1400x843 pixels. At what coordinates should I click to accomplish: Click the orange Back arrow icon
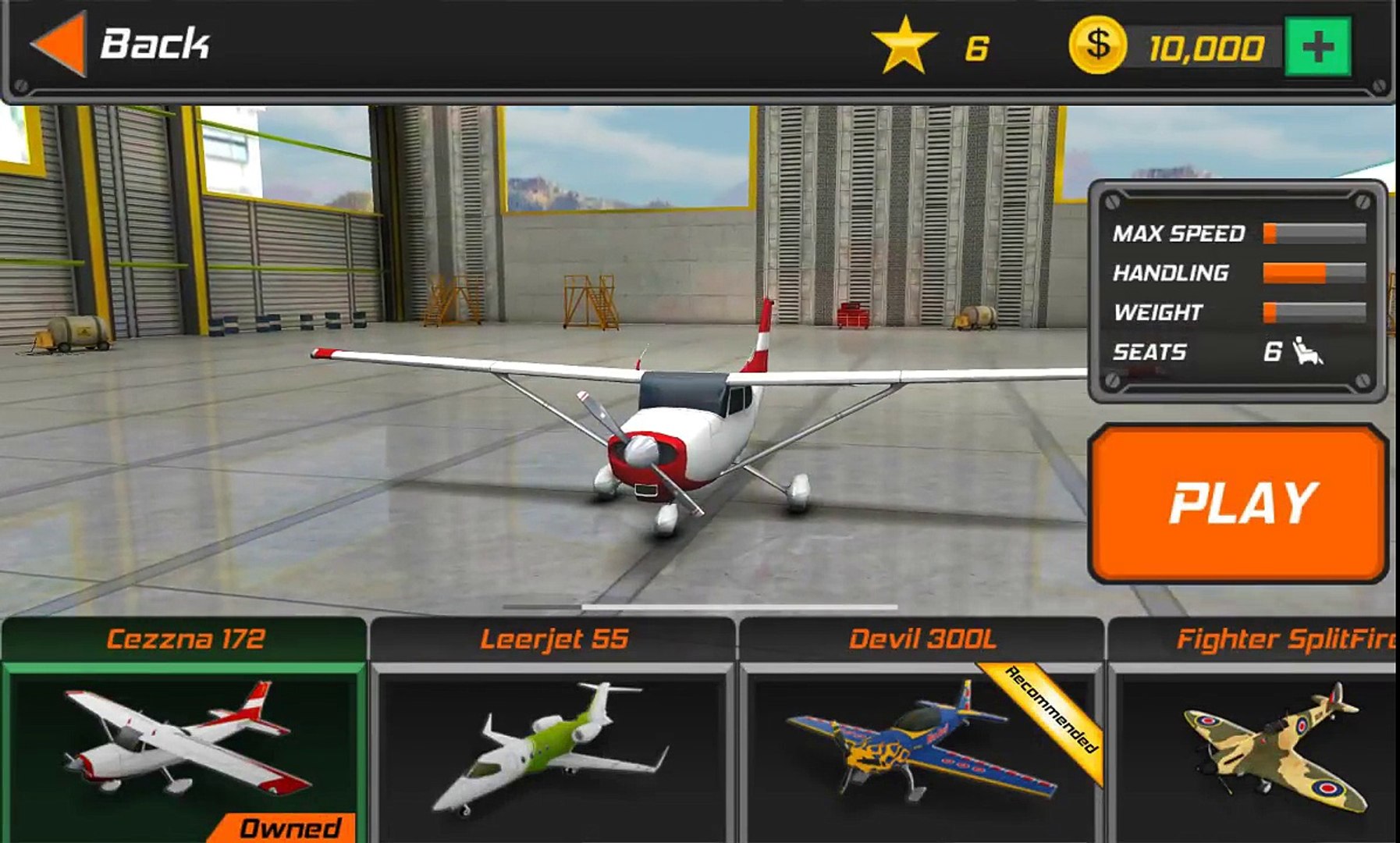coord(59,43)
